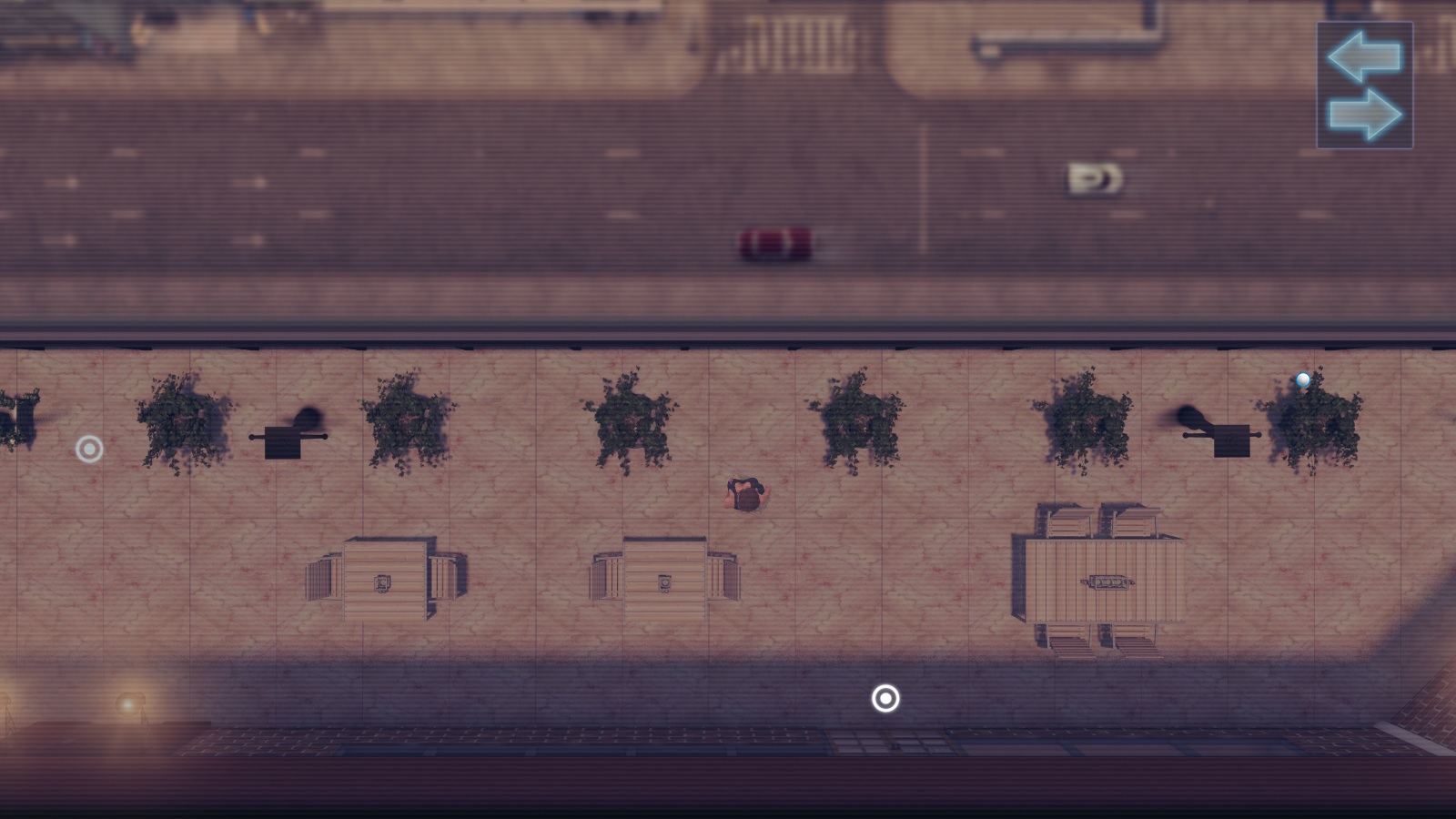The width and height of the screenshot is (1456, 819).
Task: Click the white circular marker on the left walkway
Action: click(90, 449)
